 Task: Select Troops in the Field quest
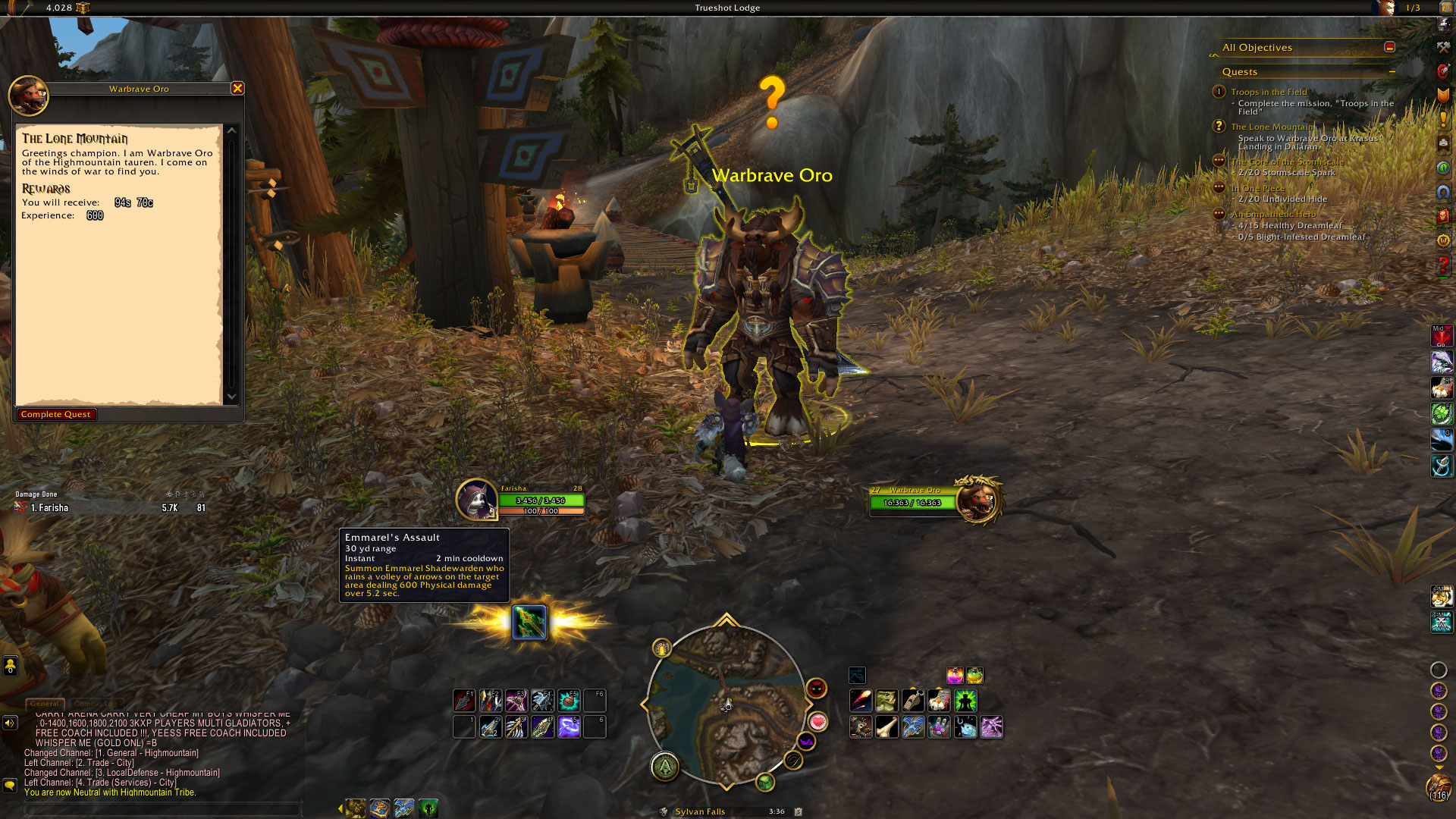point(1269,92)
